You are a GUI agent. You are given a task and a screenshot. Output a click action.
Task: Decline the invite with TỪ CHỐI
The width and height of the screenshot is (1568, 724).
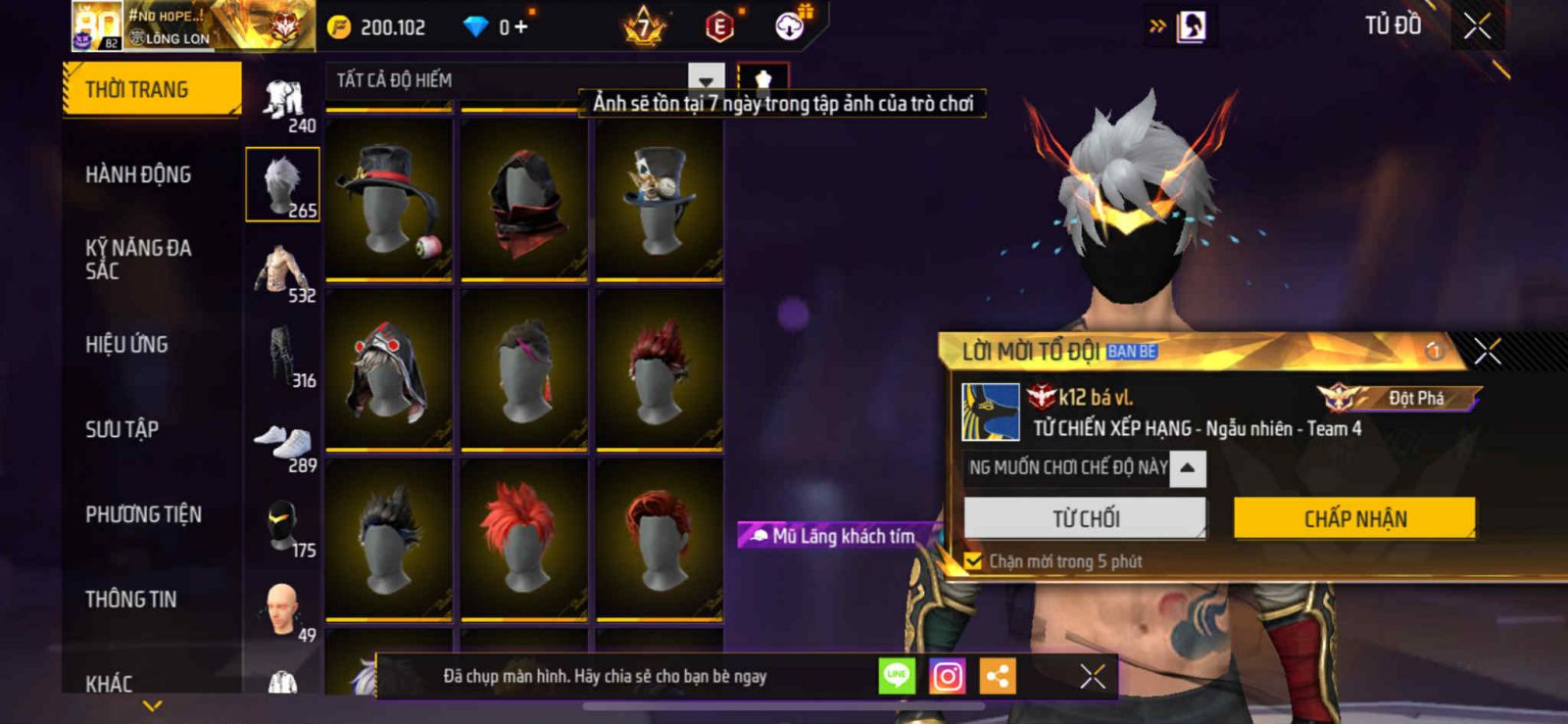1085,518
